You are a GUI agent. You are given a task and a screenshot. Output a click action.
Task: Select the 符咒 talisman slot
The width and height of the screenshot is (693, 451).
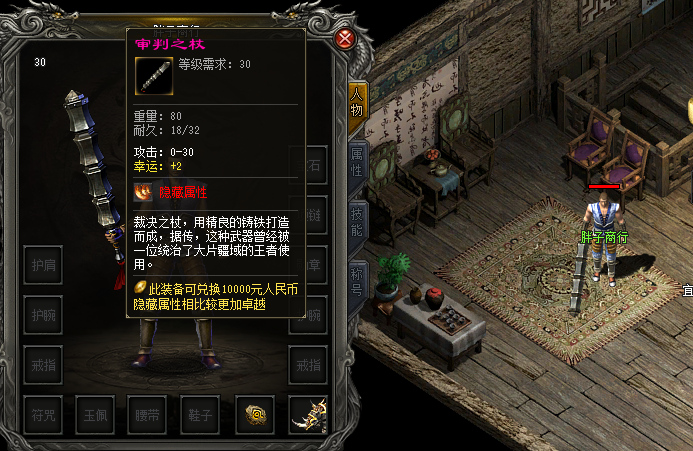click(42, 414)
